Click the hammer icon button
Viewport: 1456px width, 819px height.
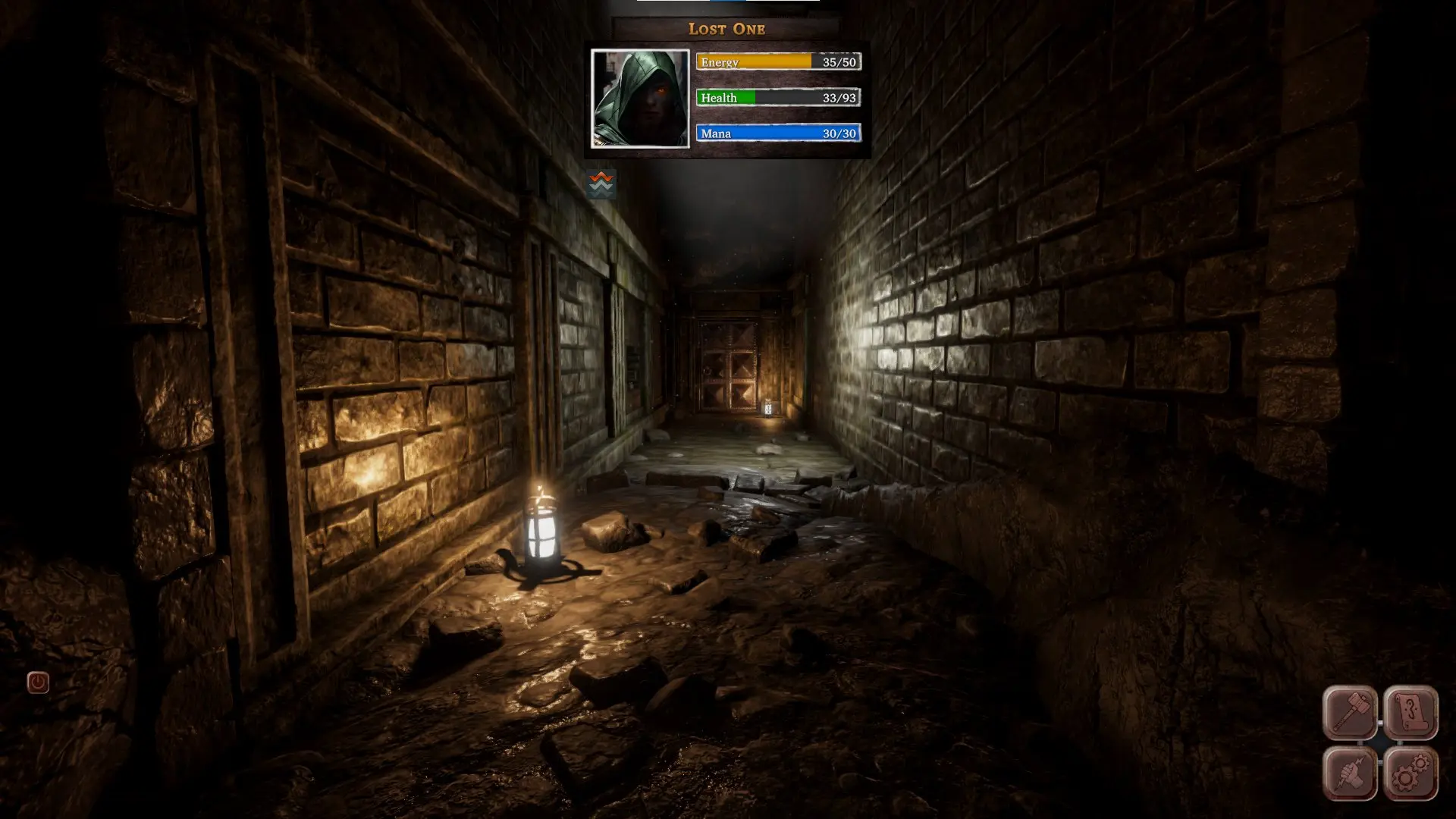(1350, 712)
